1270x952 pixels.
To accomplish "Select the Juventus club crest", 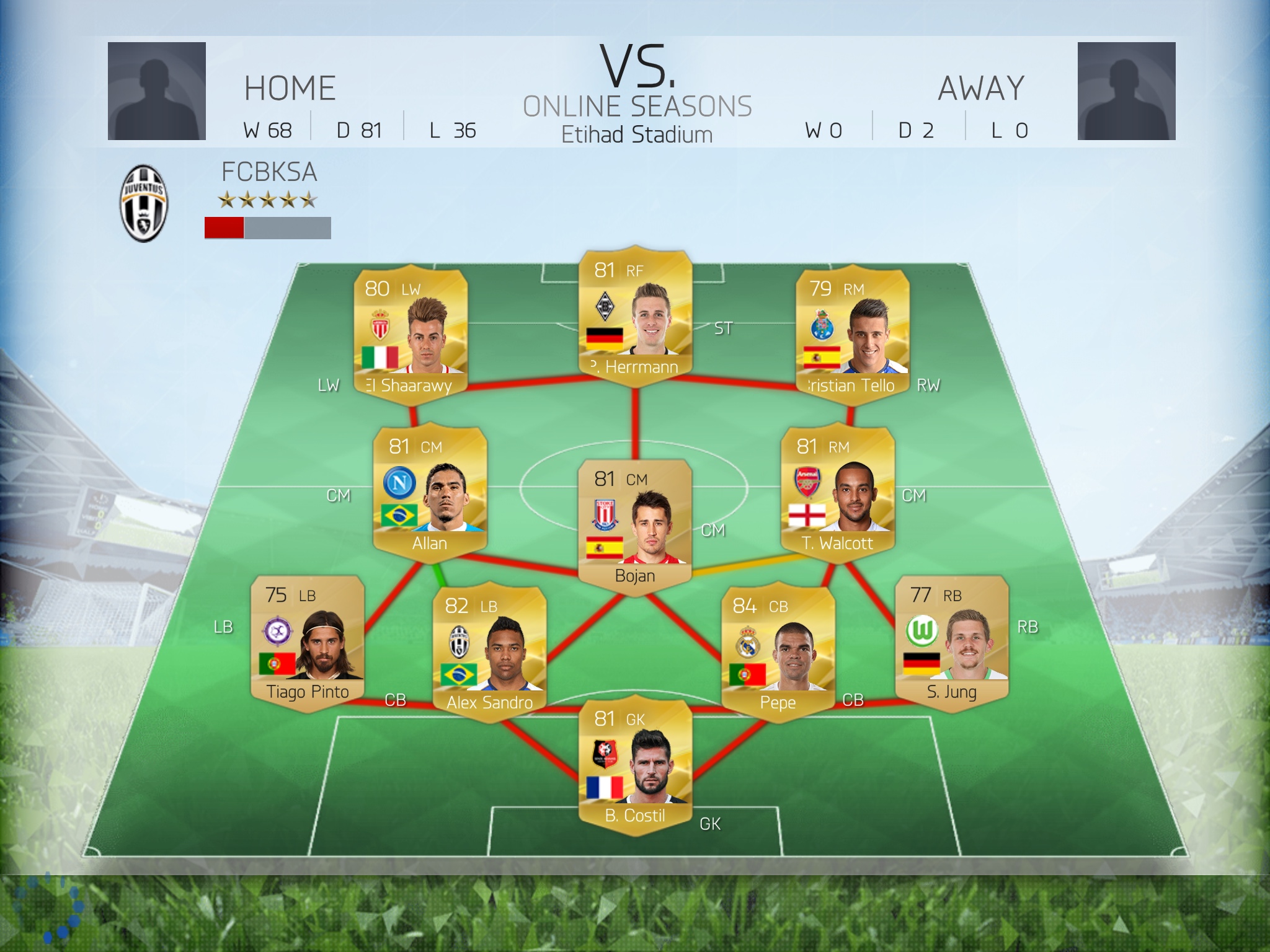I will point(144,205).
